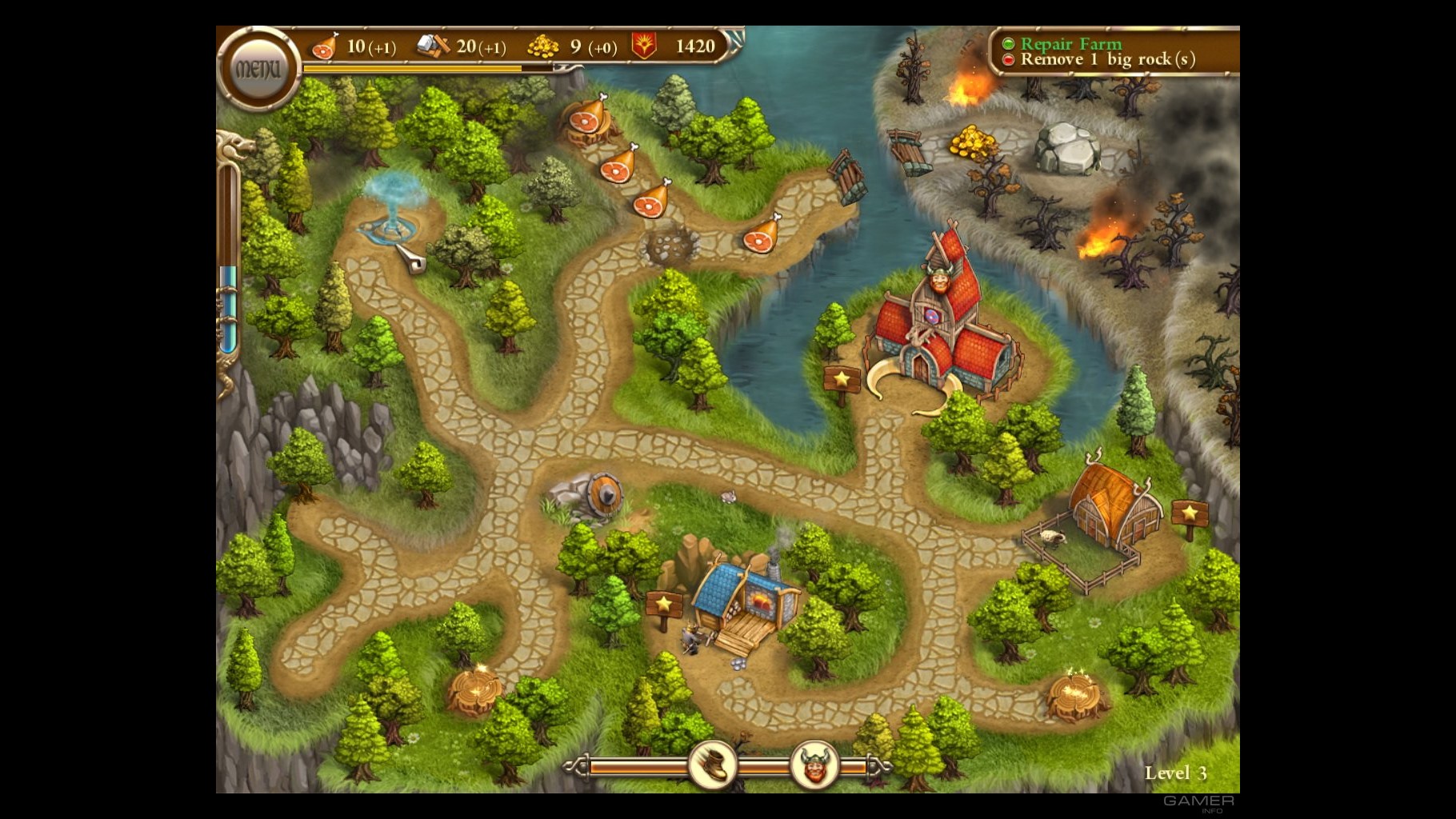Select the Repair Farm objective text

[x=1070, y=44]
